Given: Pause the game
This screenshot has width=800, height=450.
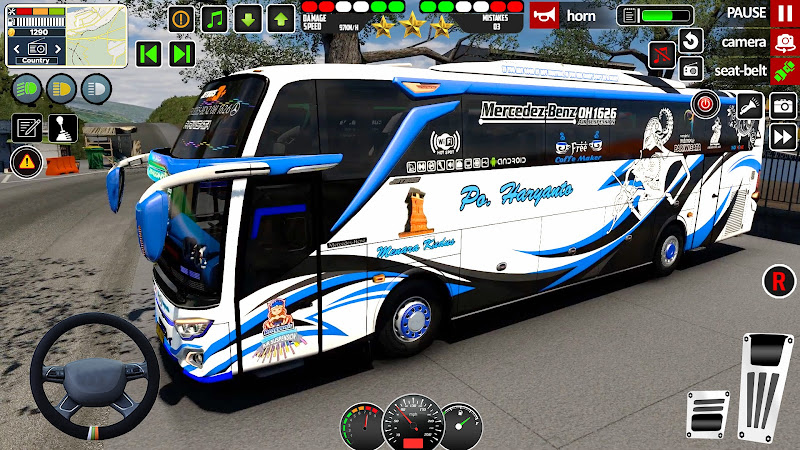Looking at the screenshot, I should [783, 13].
